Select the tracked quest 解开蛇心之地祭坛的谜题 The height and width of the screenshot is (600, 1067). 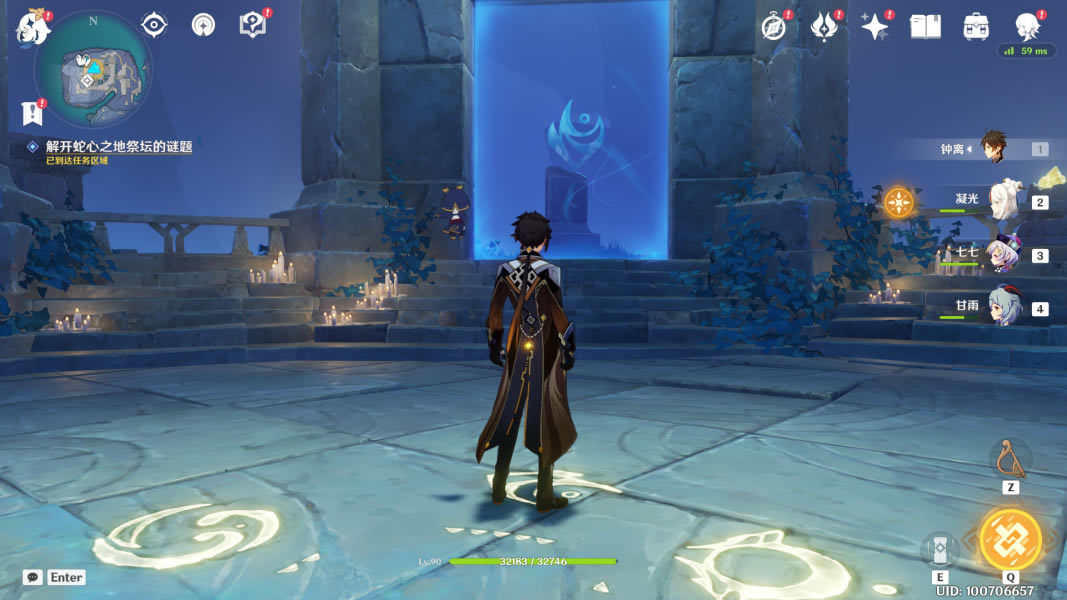(x=118, y=146)
